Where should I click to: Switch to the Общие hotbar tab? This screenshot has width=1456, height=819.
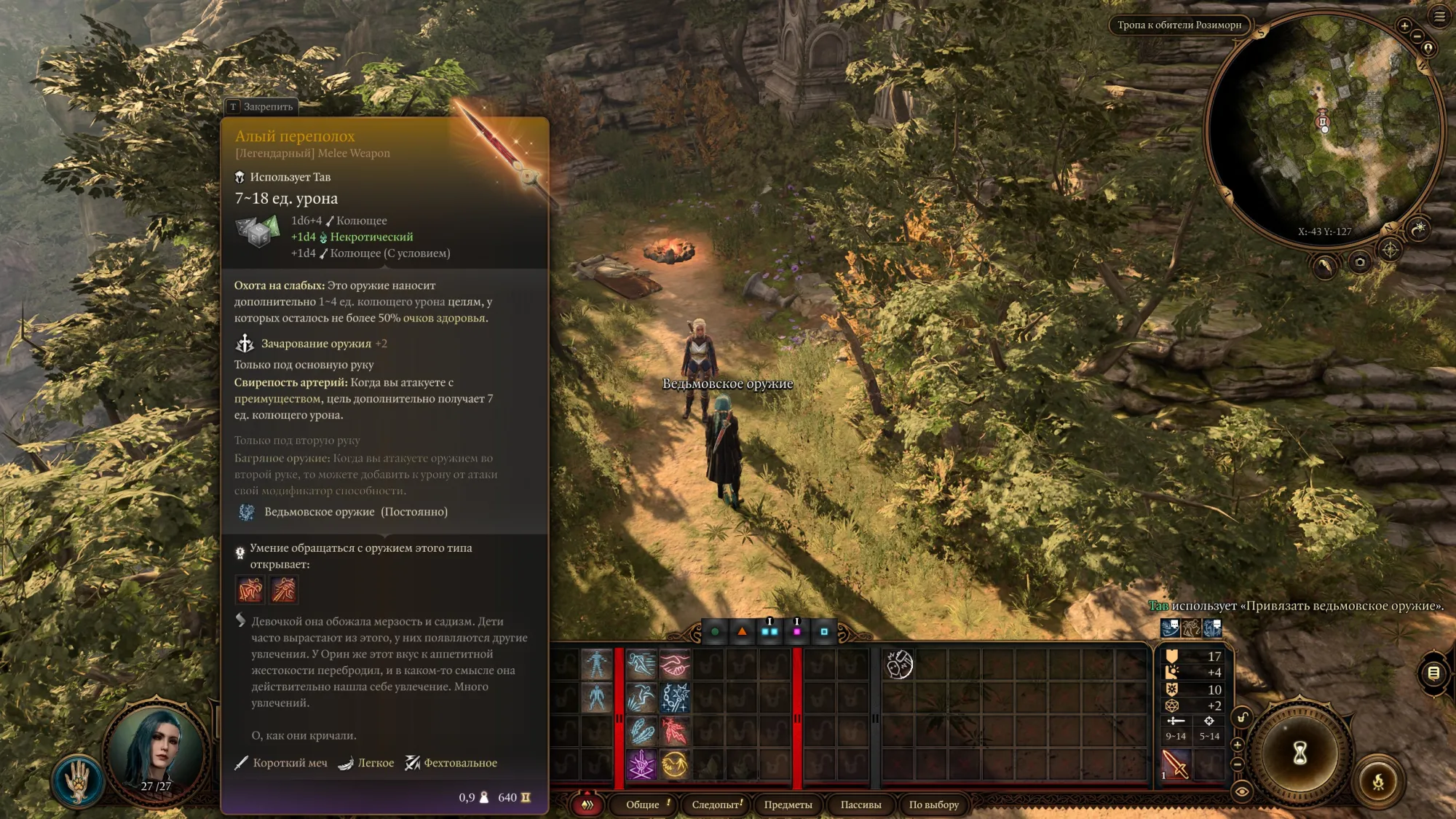click(x=643, y=804)
